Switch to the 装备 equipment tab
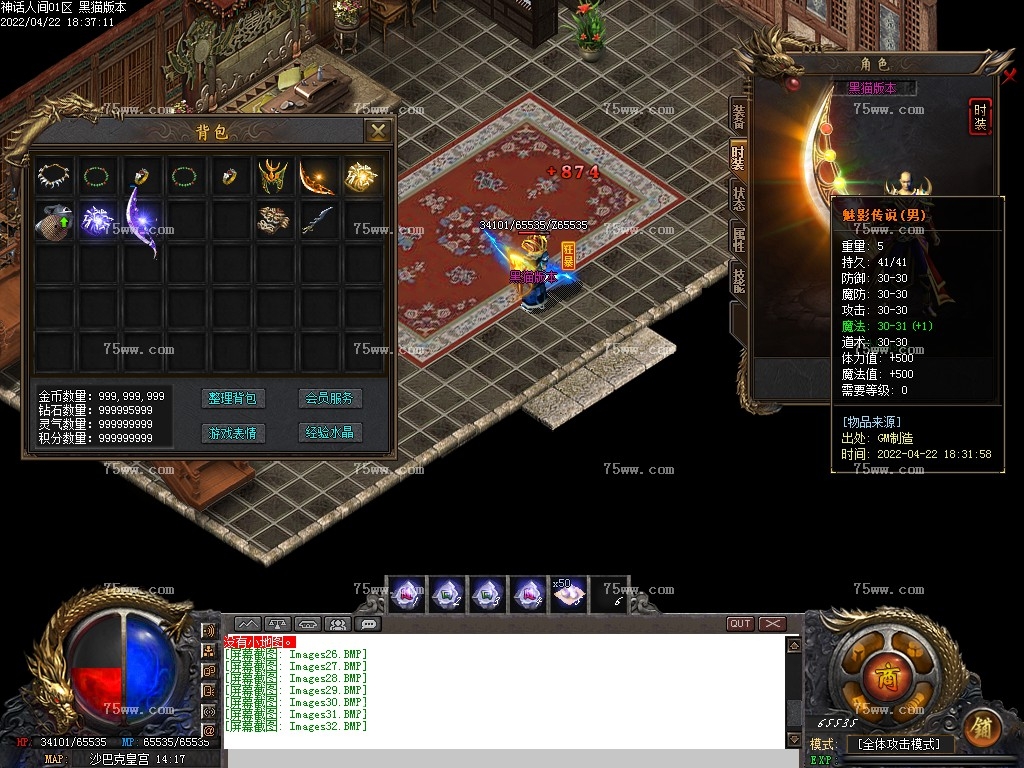This screenshot has width=1024, height=768. 738,116
